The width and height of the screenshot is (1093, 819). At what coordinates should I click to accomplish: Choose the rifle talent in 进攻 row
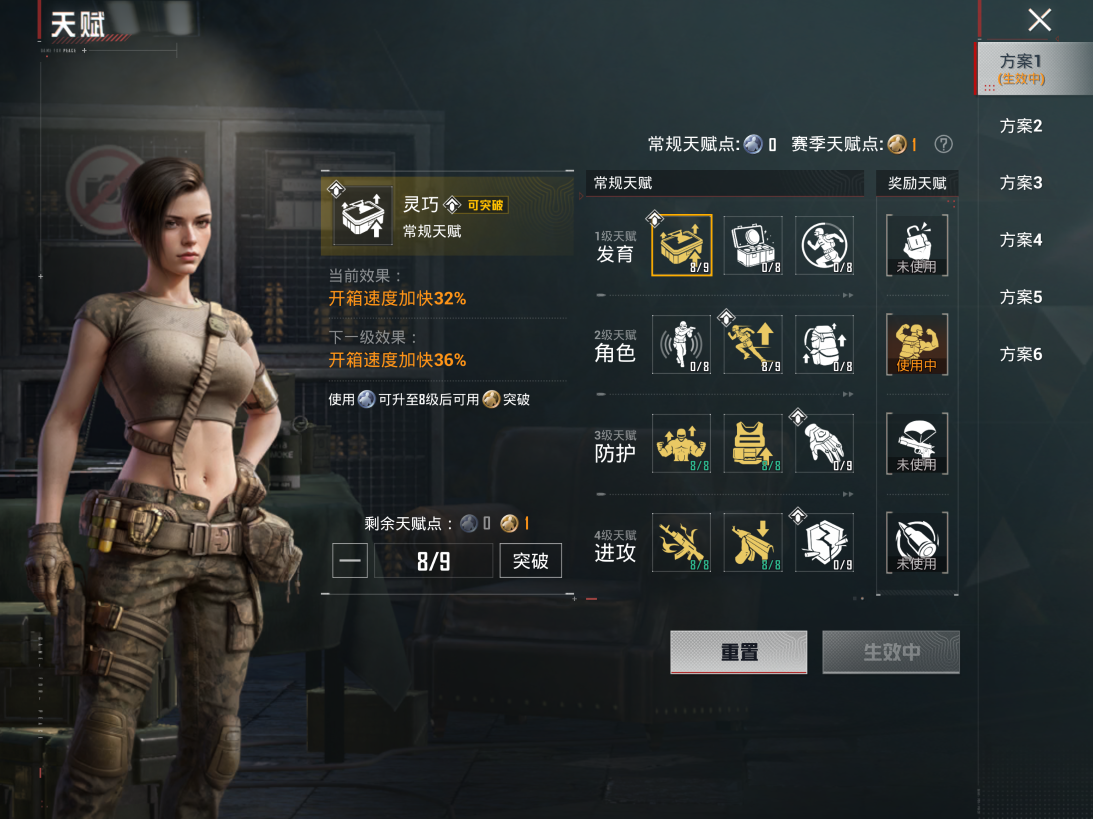682,543
